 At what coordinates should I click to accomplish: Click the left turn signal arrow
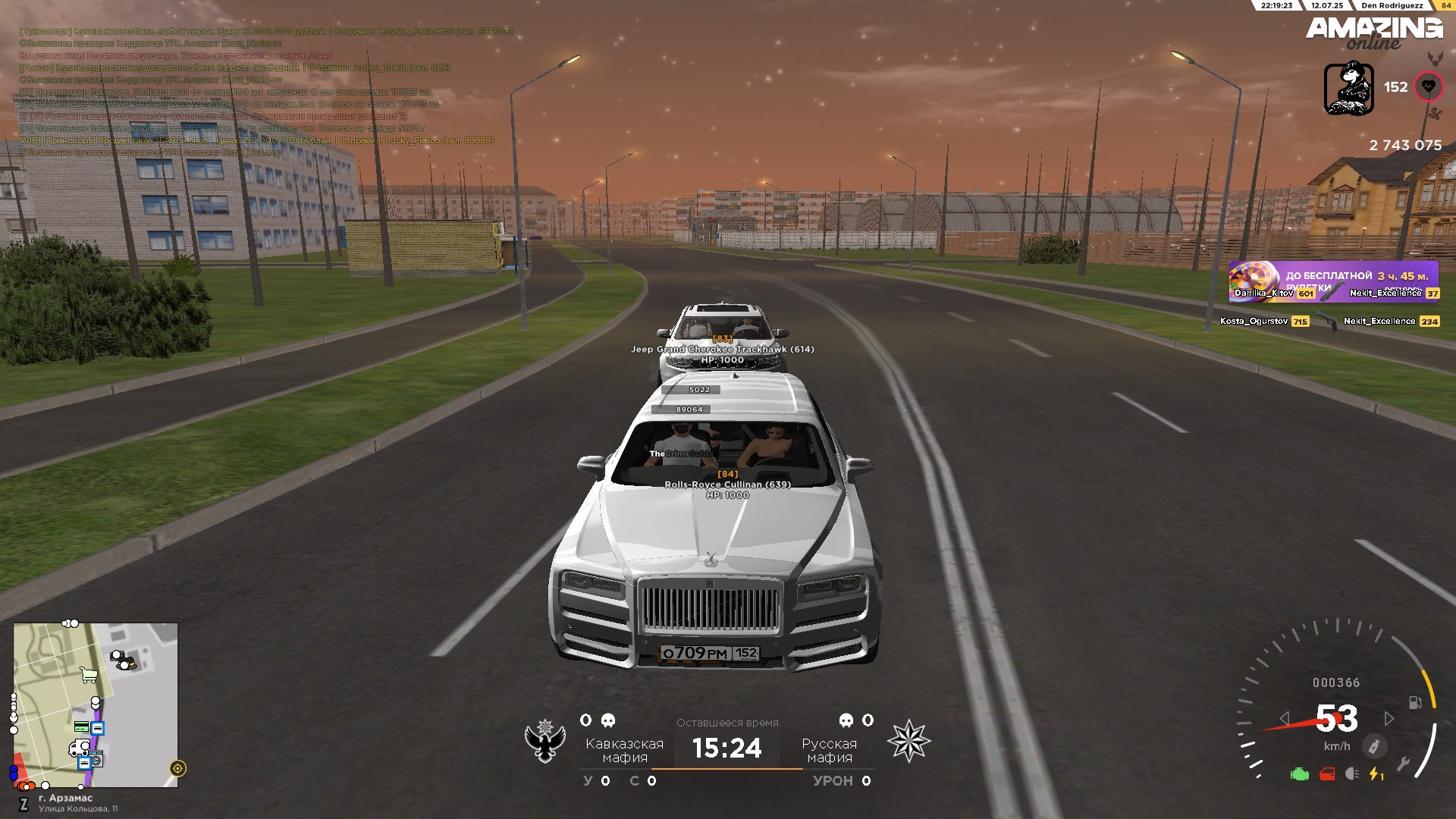pos(1284,718)
